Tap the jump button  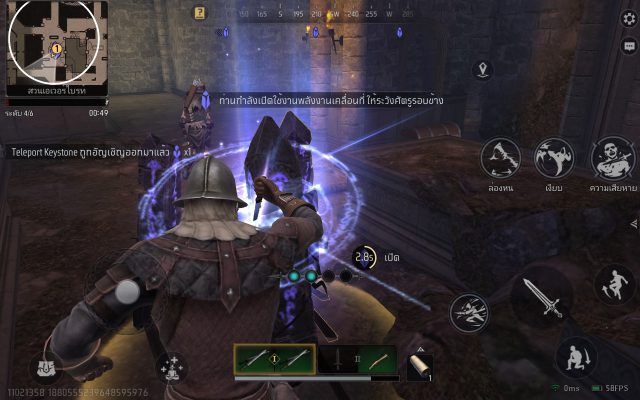pyautogui.click(x=613, y=283)
